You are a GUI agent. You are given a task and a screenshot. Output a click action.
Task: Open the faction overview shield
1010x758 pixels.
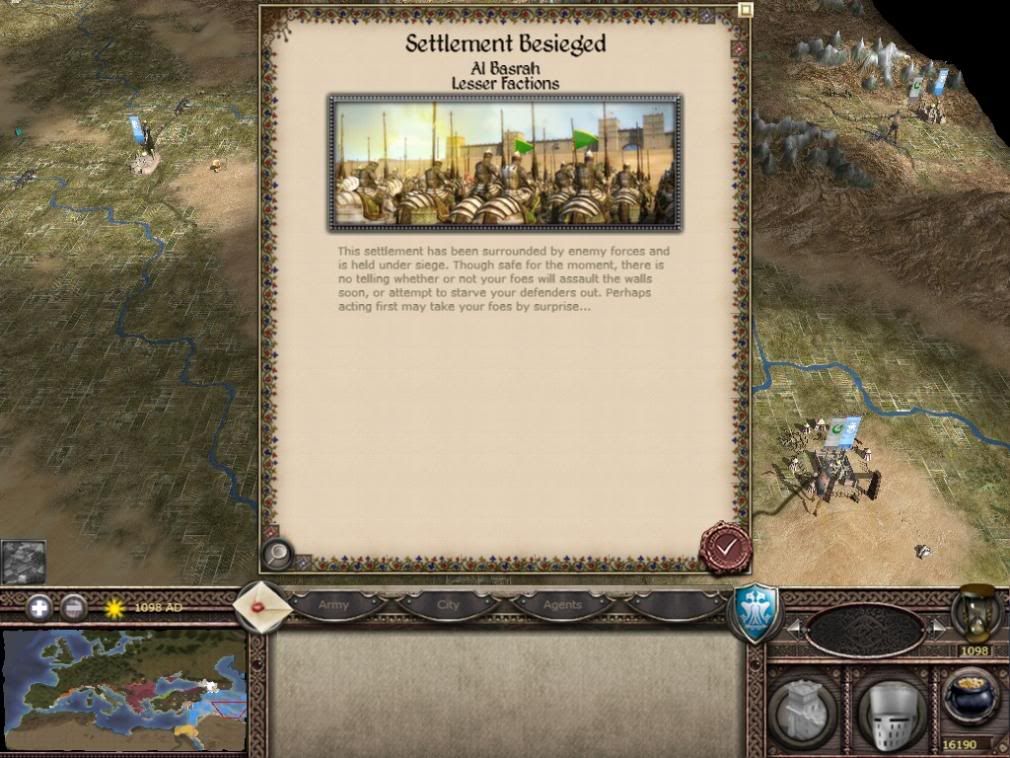pos(755,610)
